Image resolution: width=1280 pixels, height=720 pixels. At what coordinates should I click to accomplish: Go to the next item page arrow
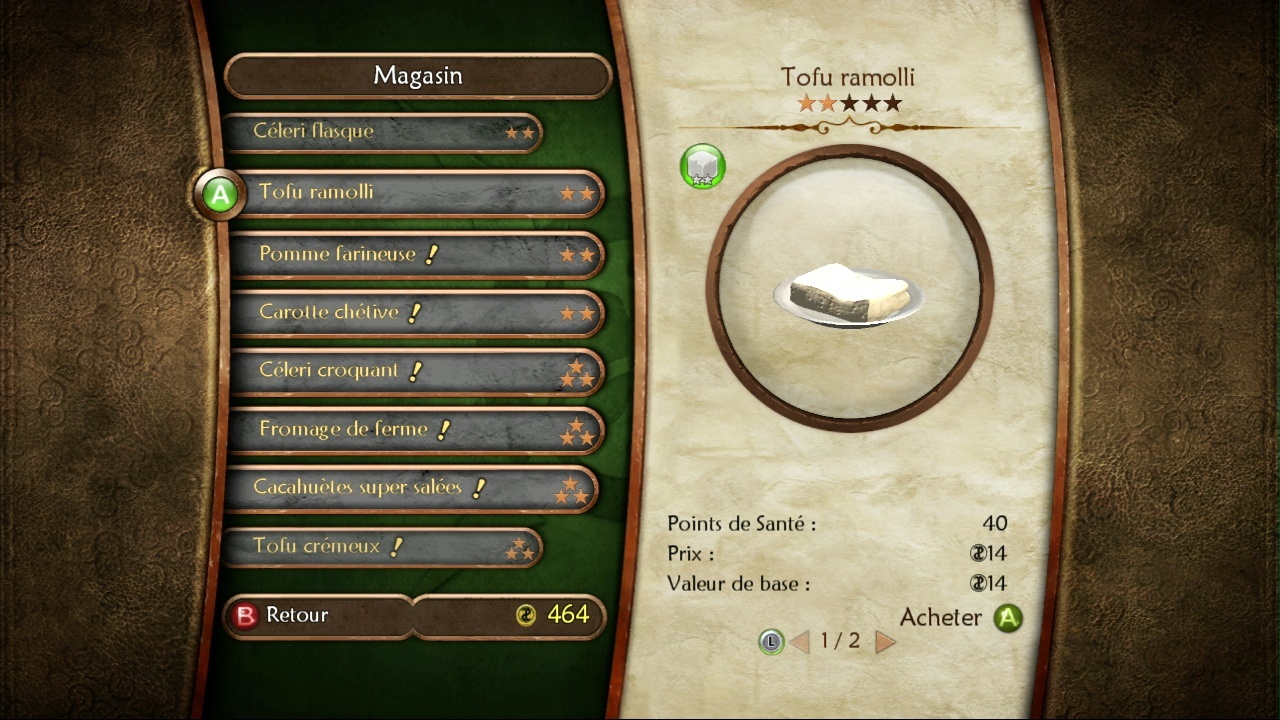coord(885,641)
